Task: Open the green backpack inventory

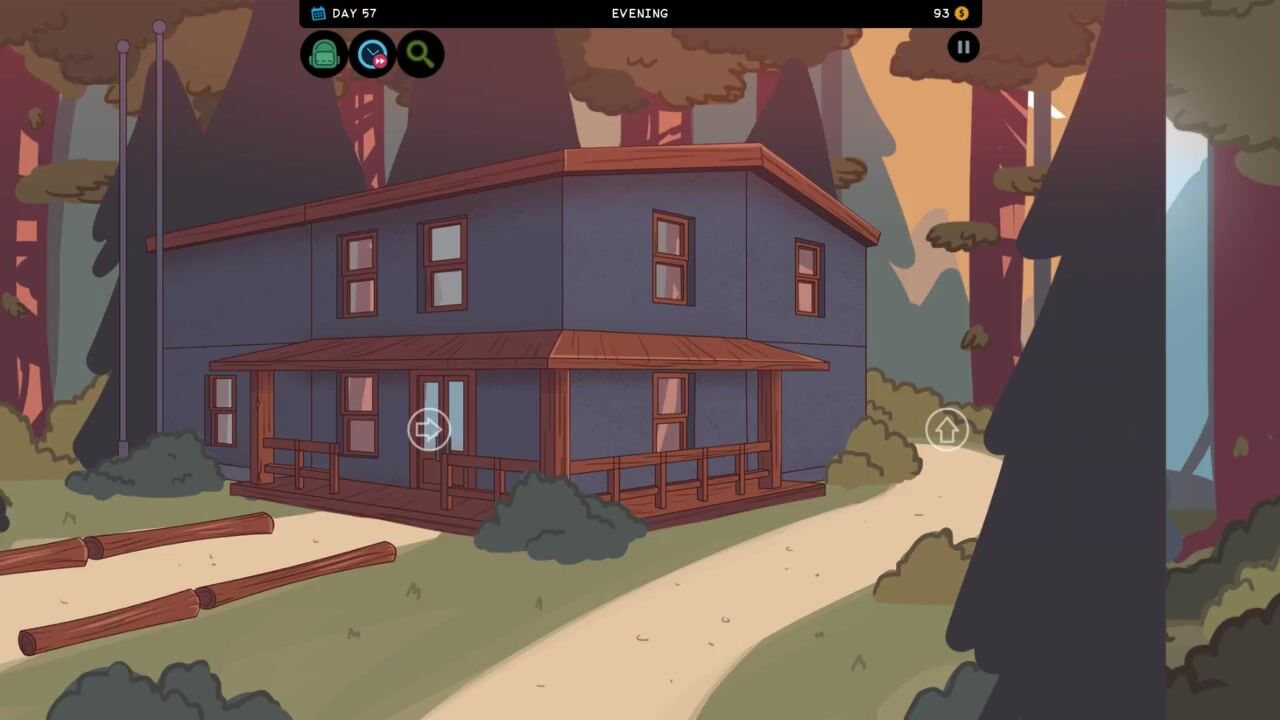Action: click(324, 54)
